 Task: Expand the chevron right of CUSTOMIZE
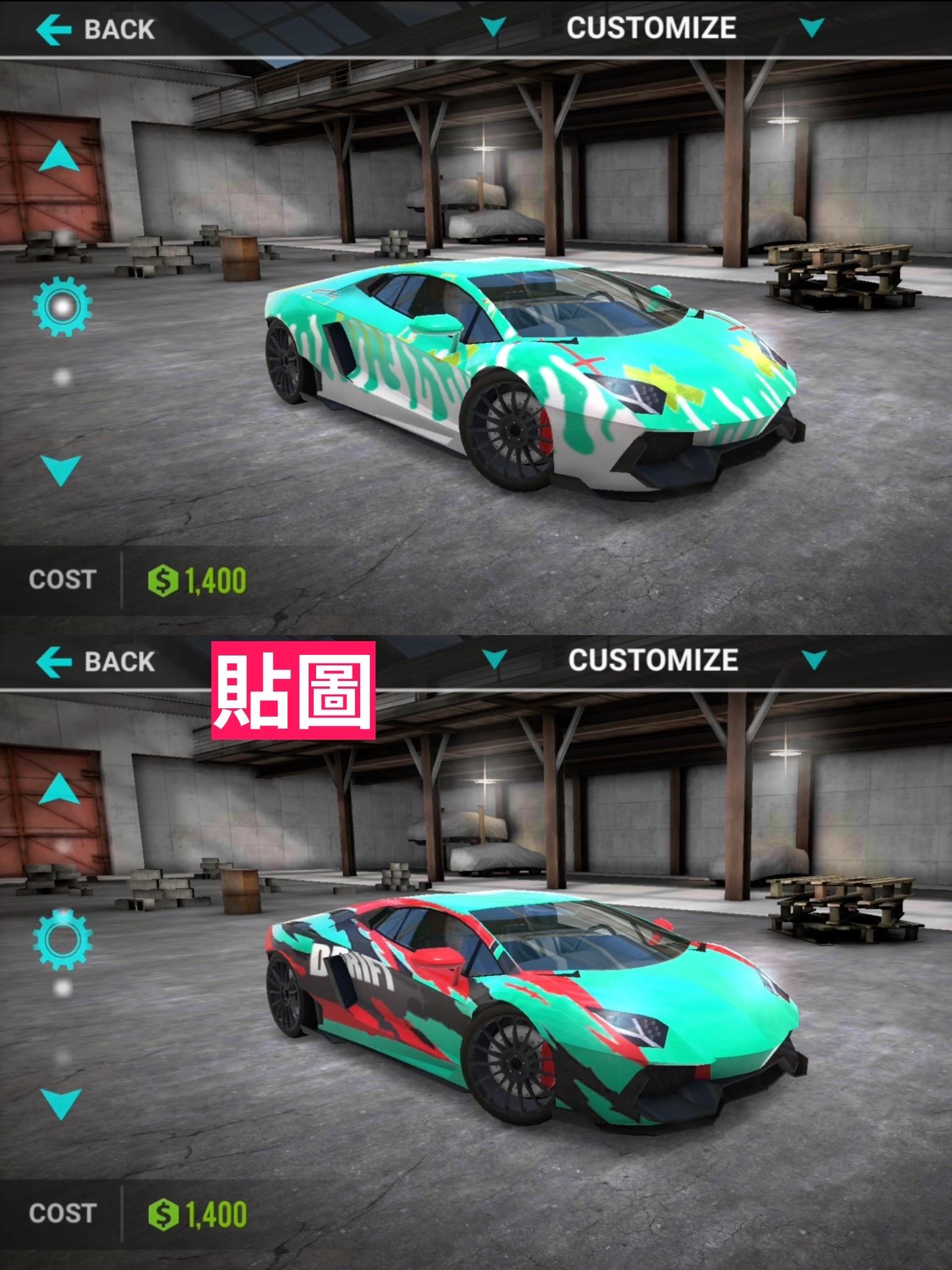click(x=812, y=26)
